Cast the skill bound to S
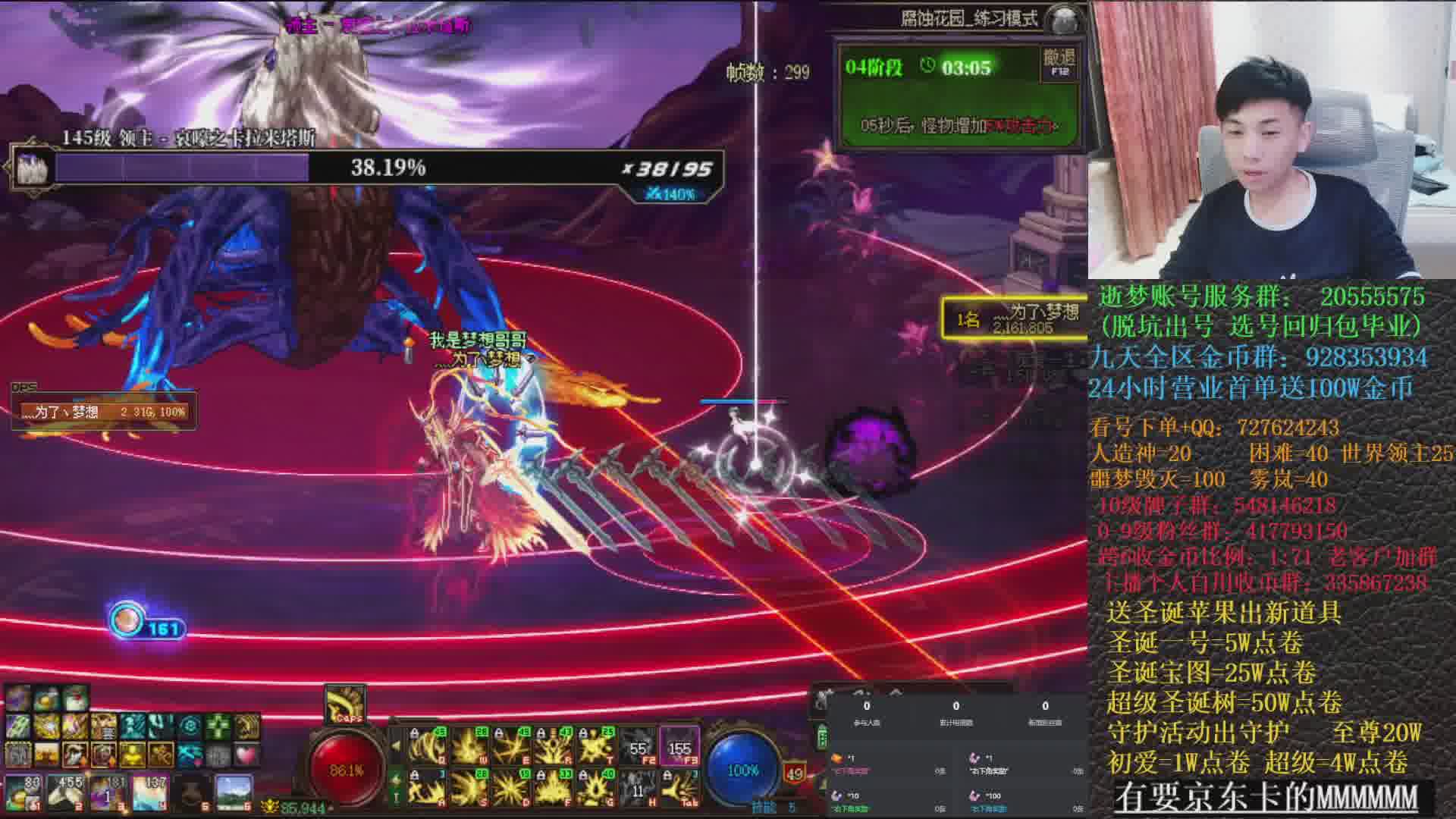 tap(470, 789)
